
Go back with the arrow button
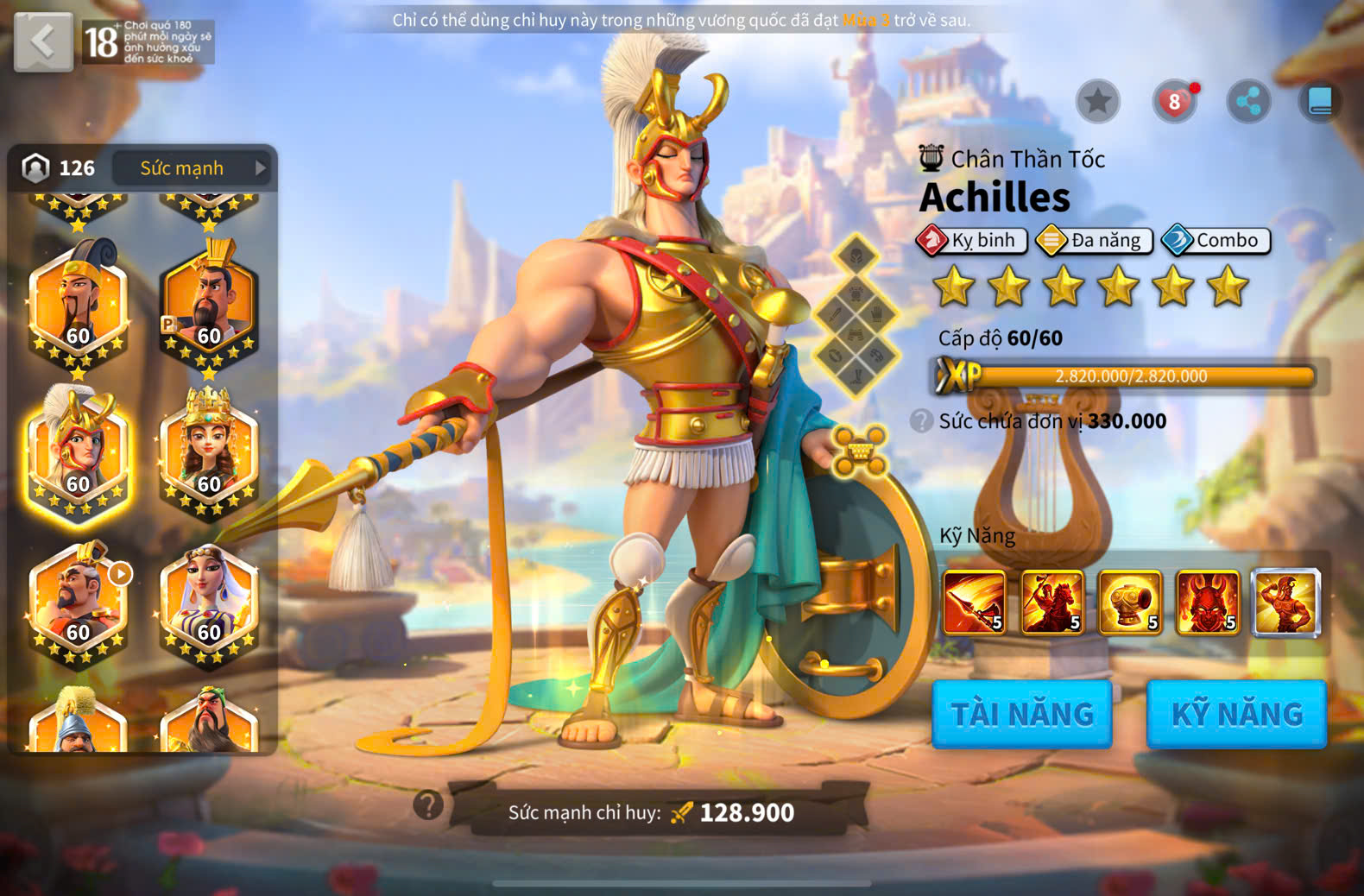[x=43, y=41]
